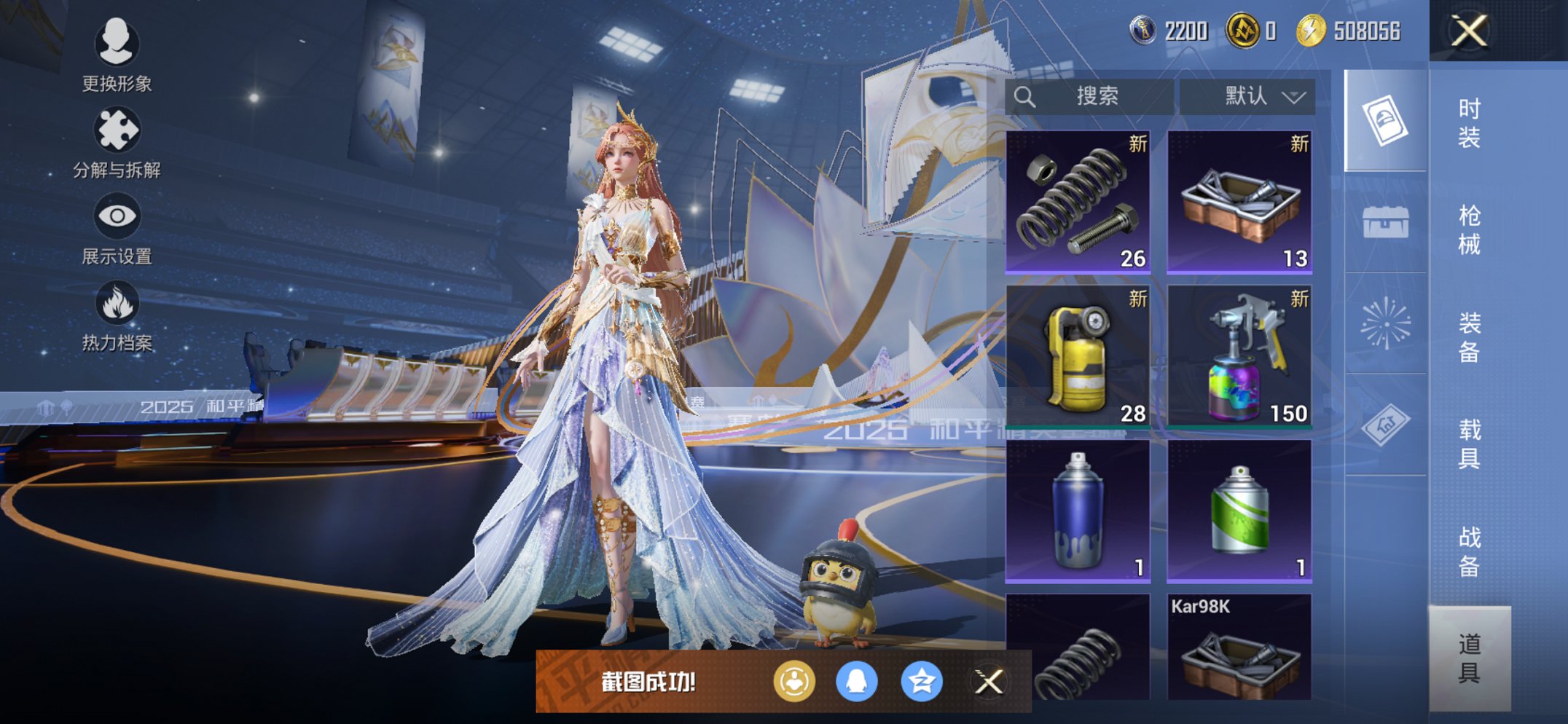The height and width of the screenshot is (724, 1568).
Task: Close the inventory with top-right X
Action: 1469,31
